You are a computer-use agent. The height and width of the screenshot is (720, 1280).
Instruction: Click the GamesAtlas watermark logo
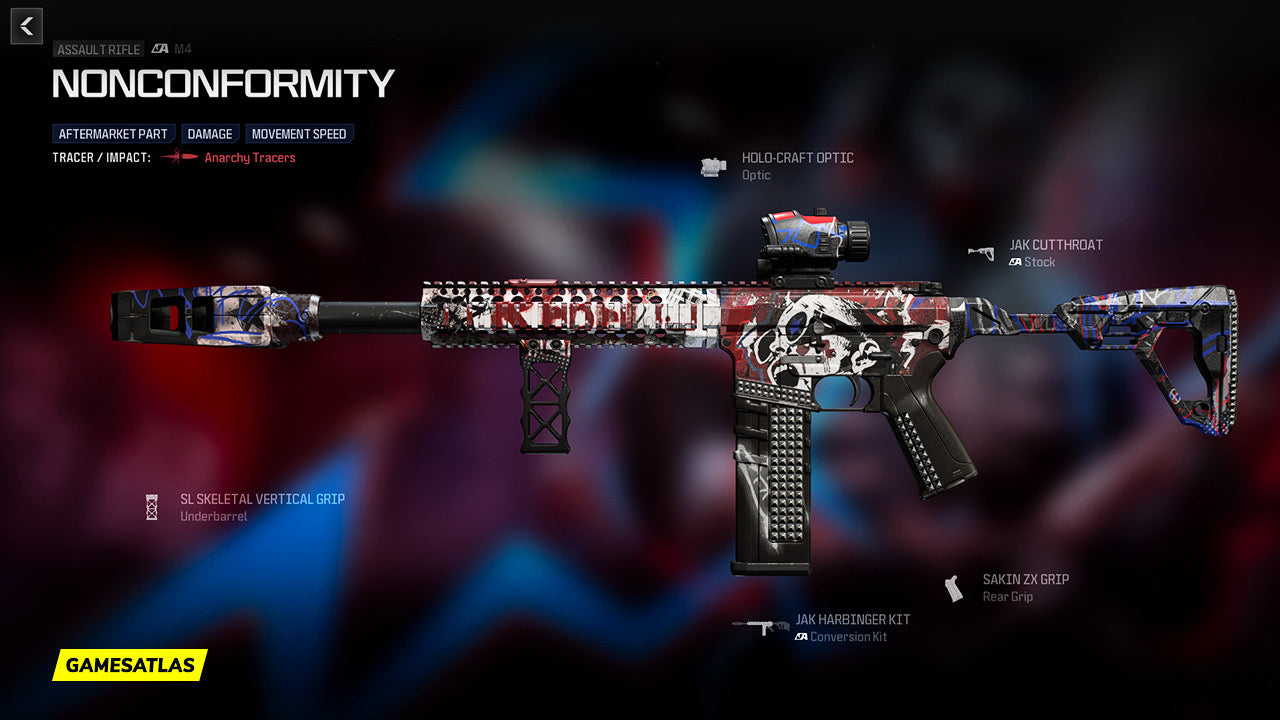click(130, 665)
